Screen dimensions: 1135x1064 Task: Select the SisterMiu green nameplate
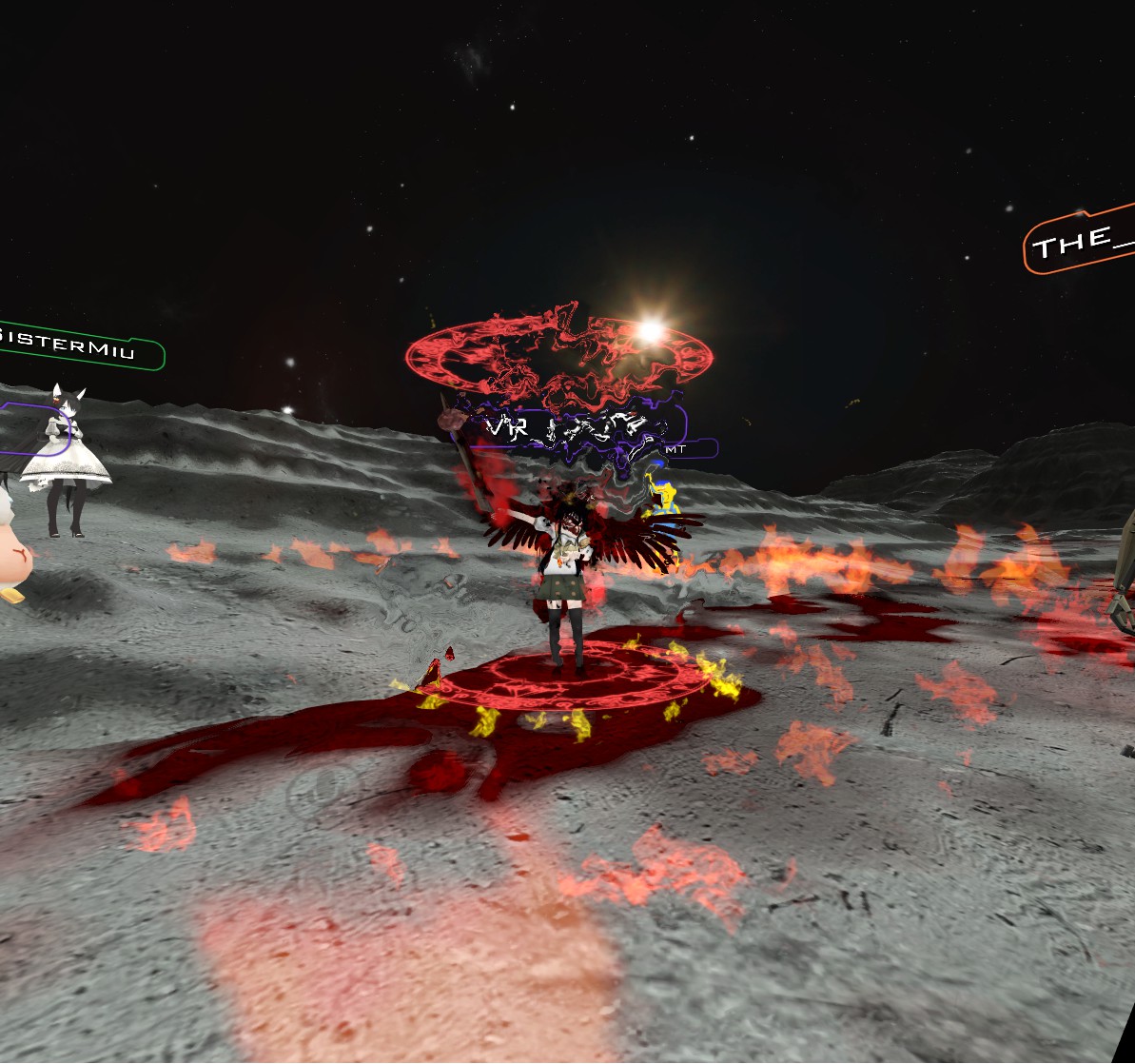point(78,346)
